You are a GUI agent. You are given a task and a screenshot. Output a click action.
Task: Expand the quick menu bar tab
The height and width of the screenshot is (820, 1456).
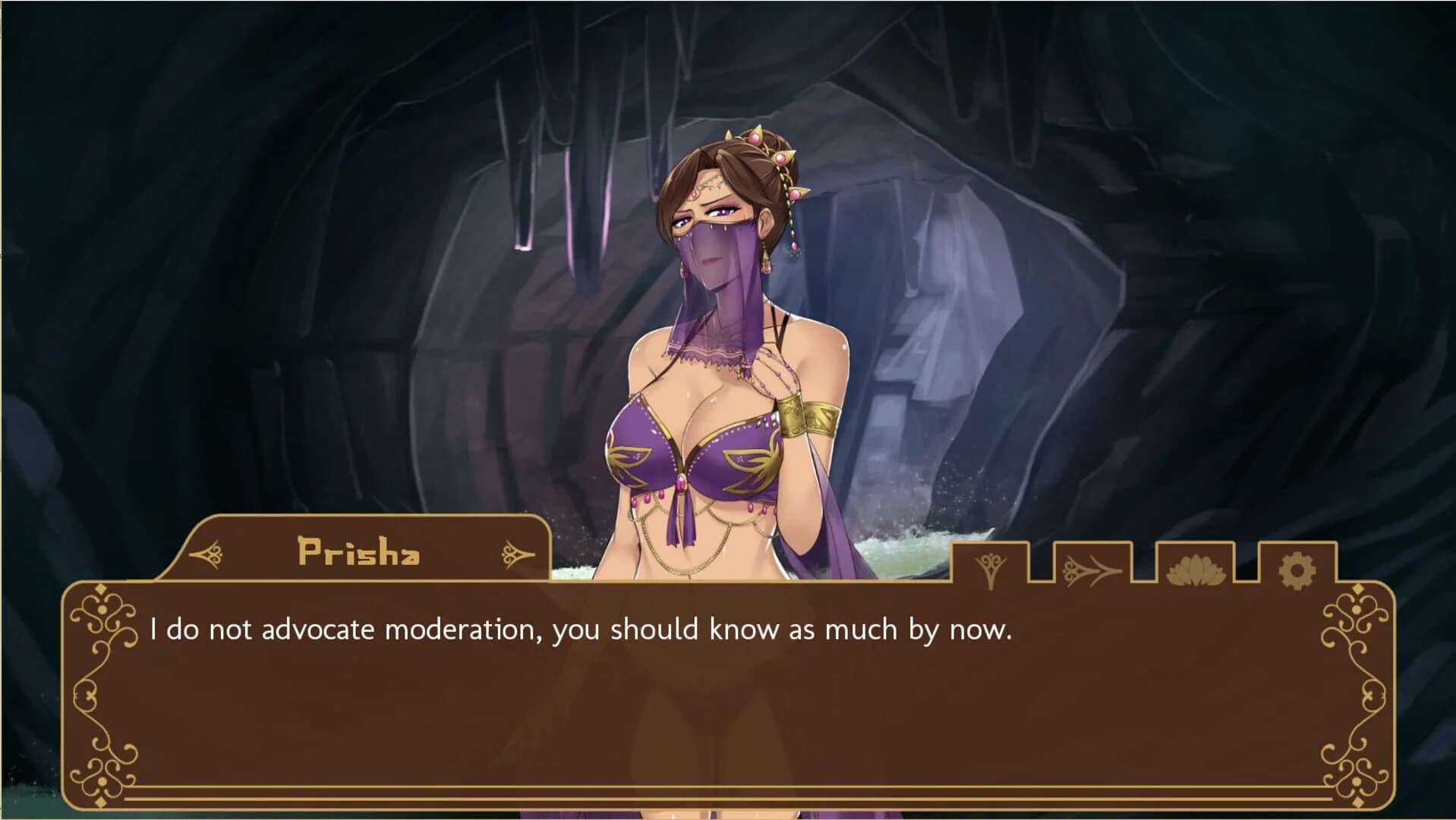click(x=1139, y=569)
